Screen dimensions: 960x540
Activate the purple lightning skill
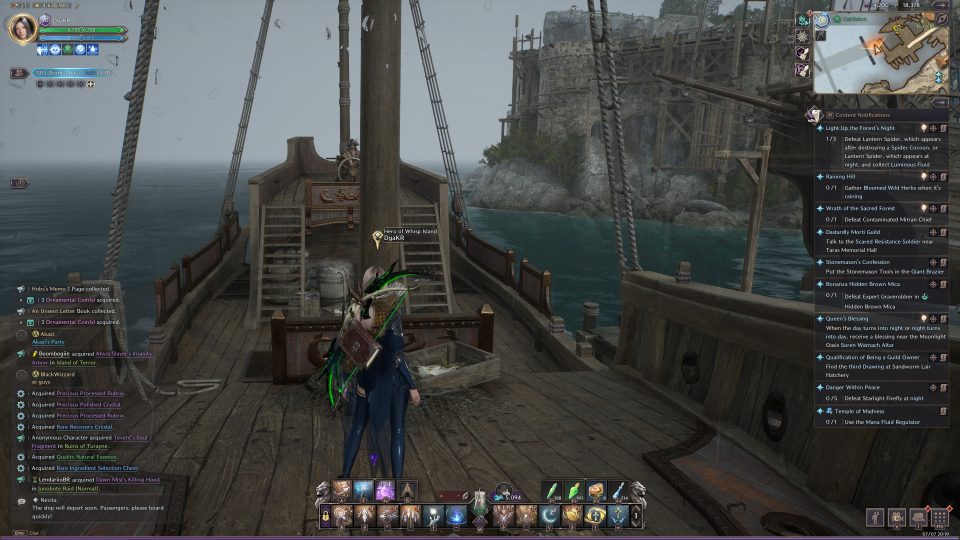point(384,489)
